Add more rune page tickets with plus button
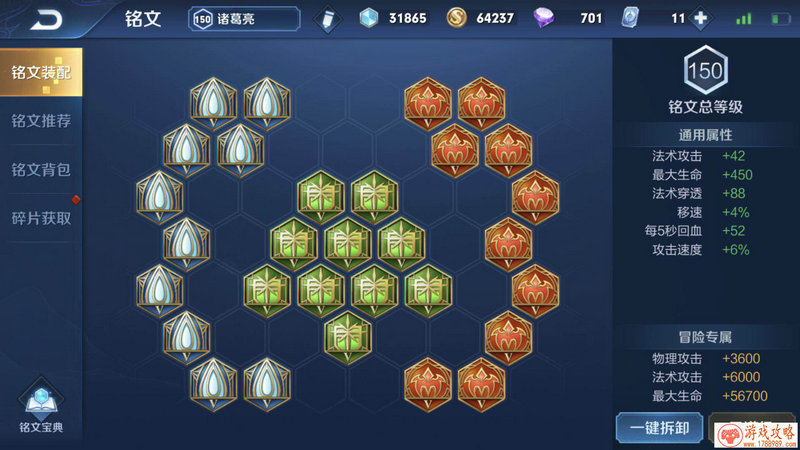 pos(700,18)
